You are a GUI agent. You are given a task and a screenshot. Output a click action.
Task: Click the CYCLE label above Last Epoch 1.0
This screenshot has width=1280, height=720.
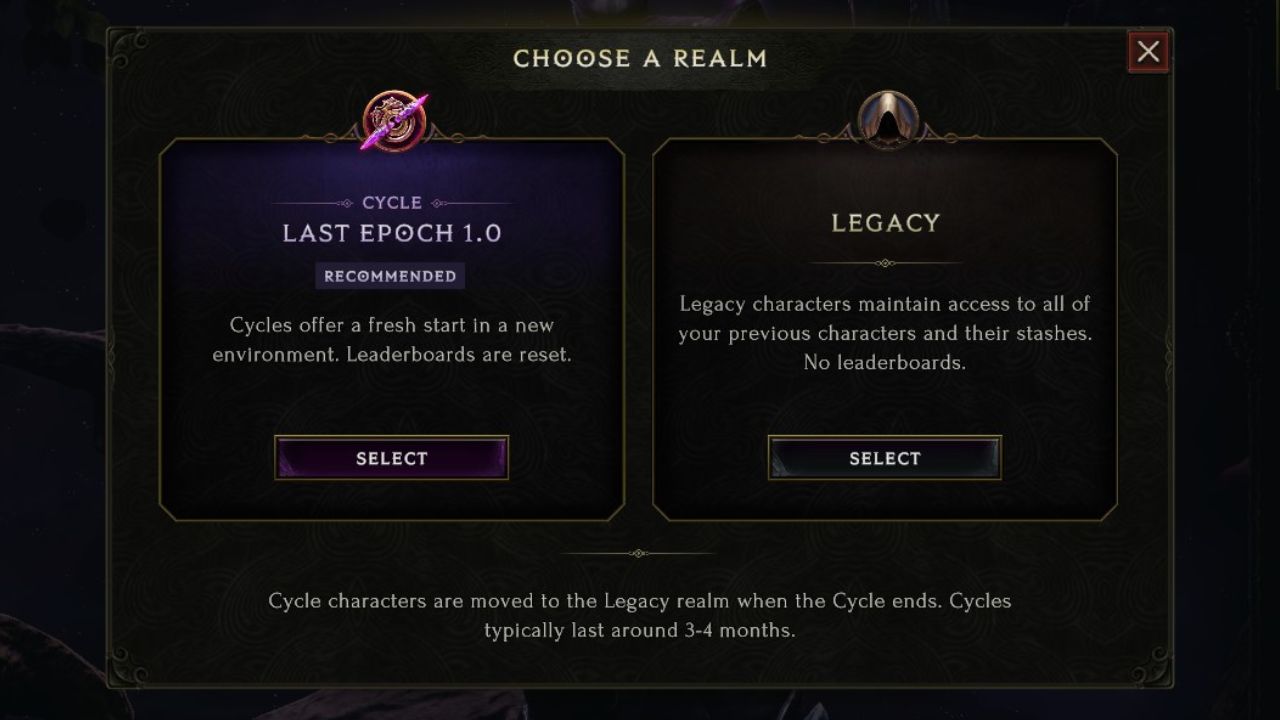point(390,202)
